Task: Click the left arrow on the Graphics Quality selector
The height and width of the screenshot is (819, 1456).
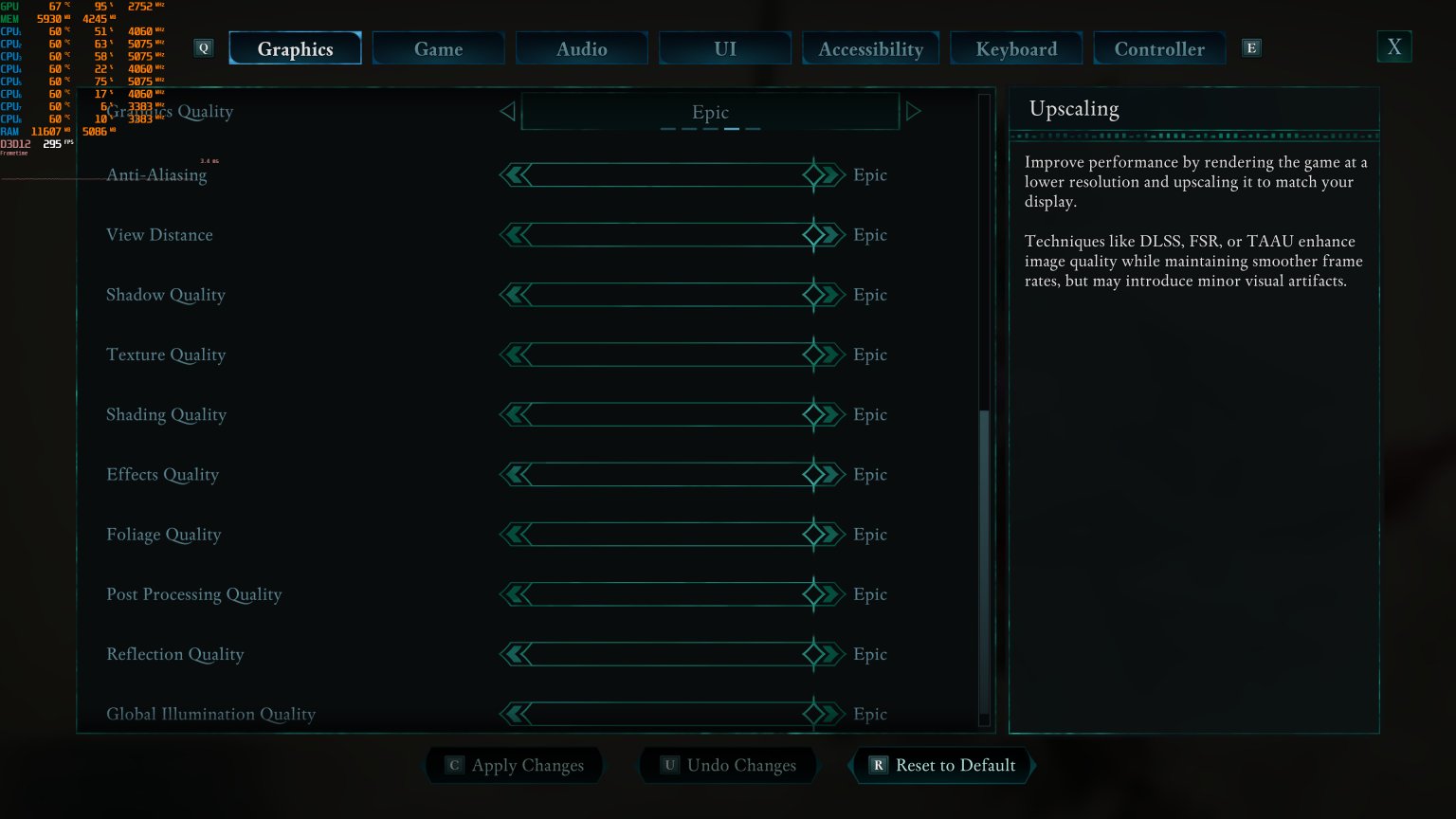Action: tap(508, 111)
